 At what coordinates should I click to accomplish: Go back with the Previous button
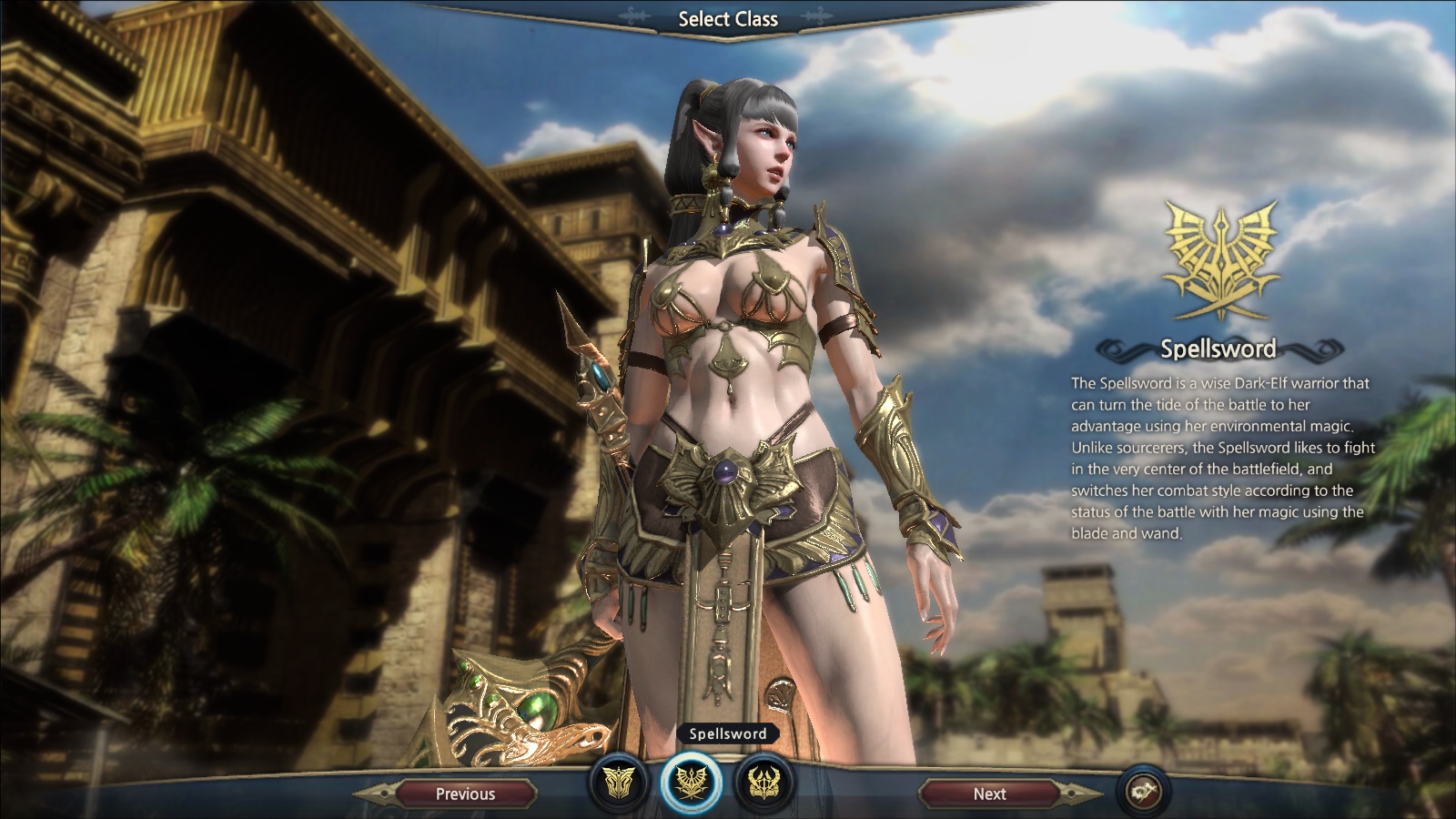point(465,794)
